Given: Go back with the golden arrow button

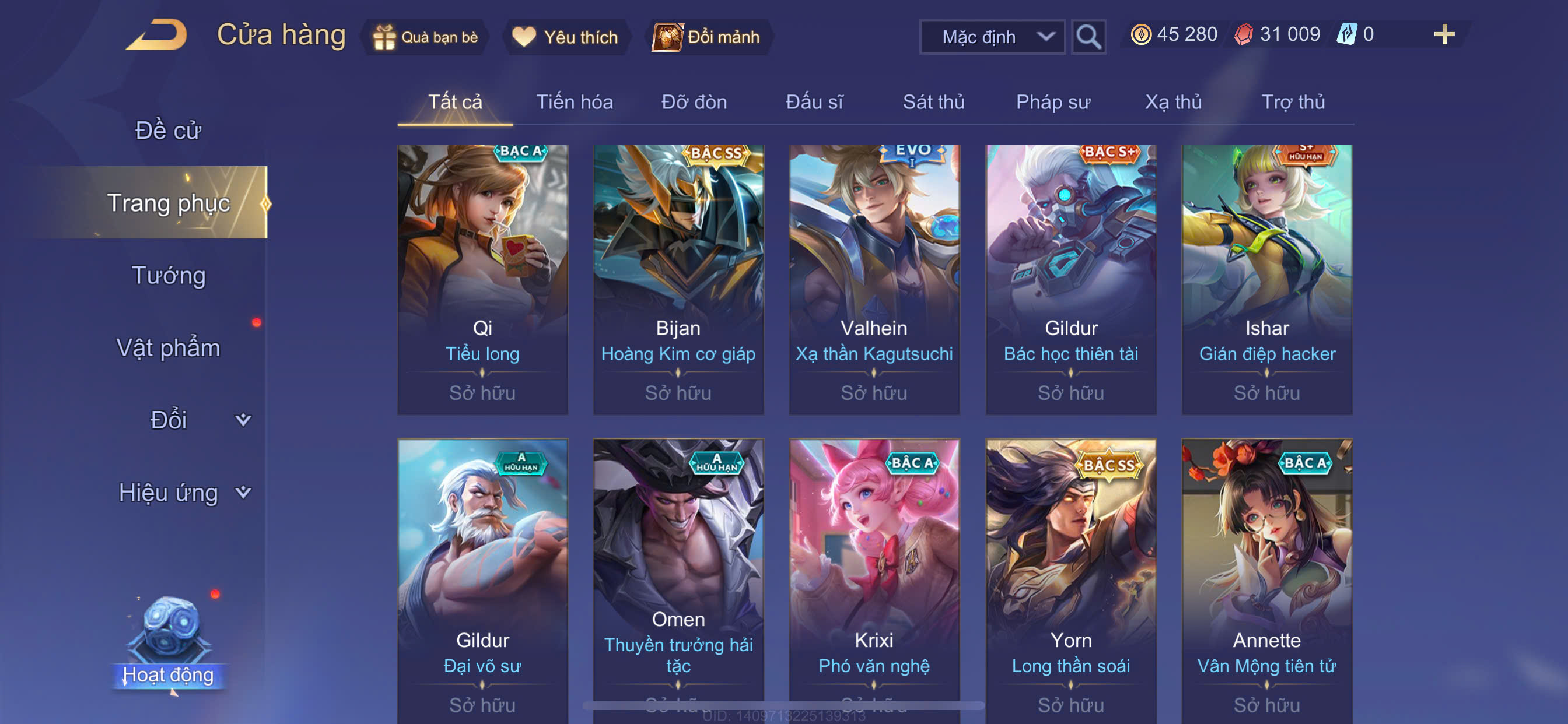Looking at the screenshot, I should coord(157,34).
